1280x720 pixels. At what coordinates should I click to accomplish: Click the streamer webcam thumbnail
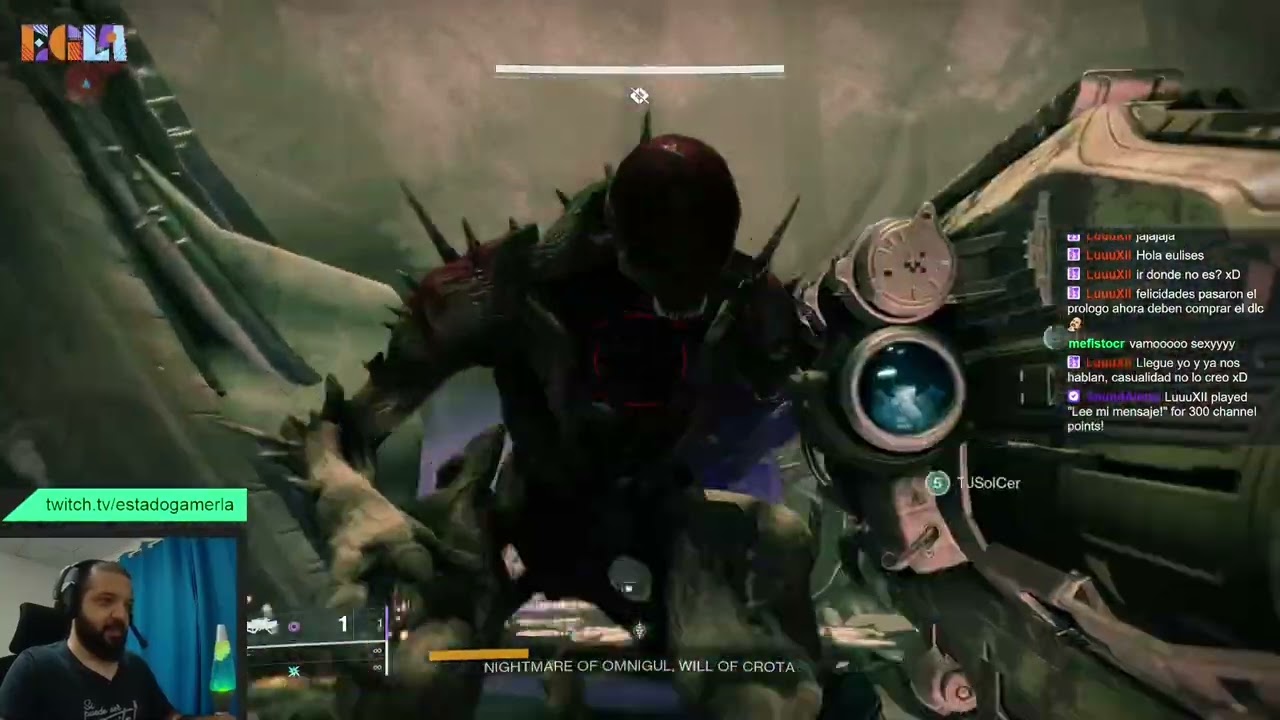click(118, 630)
